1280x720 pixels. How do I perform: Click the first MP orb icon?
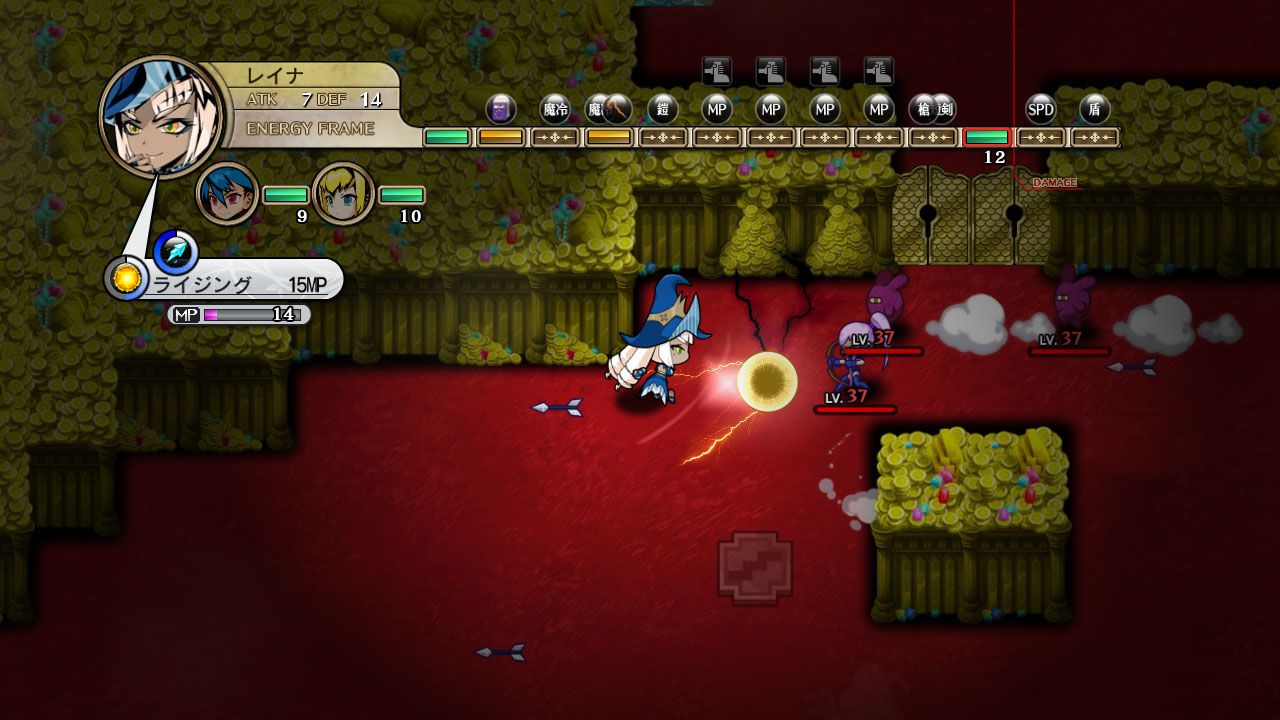716,110
